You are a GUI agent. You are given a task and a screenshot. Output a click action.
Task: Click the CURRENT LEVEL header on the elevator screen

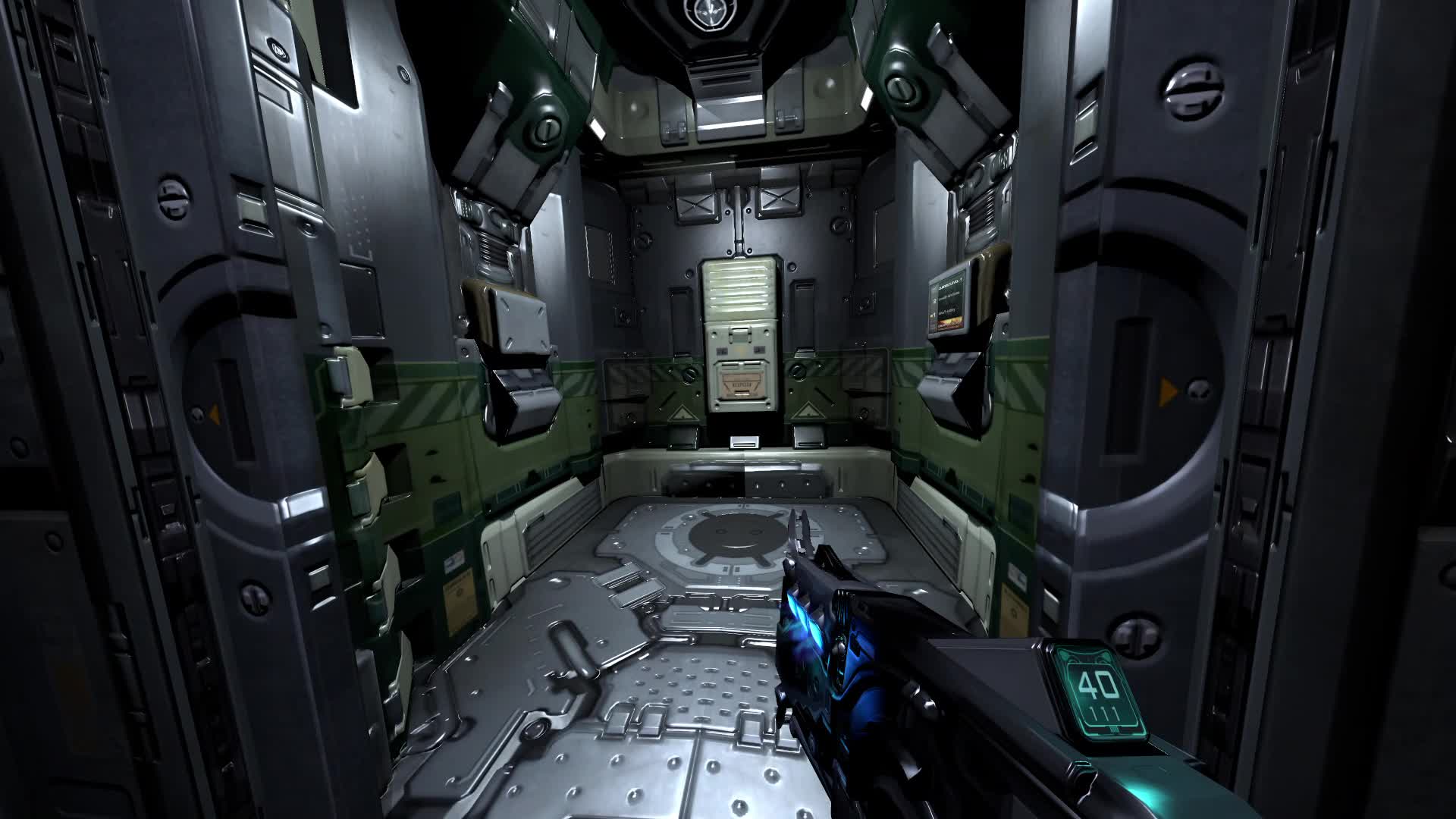(x=951, y=285)
